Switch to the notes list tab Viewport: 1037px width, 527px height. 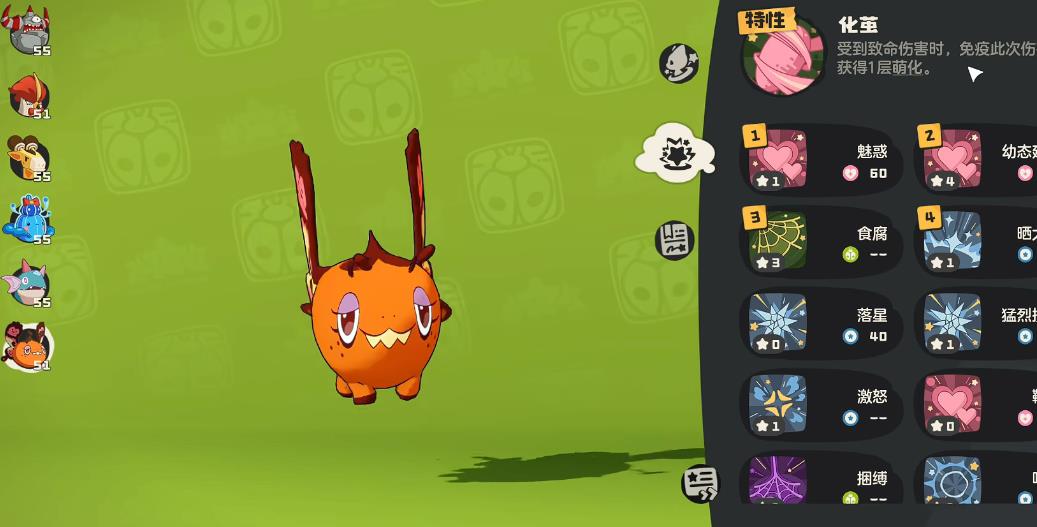pyautogui.click(x=674, y=240)
